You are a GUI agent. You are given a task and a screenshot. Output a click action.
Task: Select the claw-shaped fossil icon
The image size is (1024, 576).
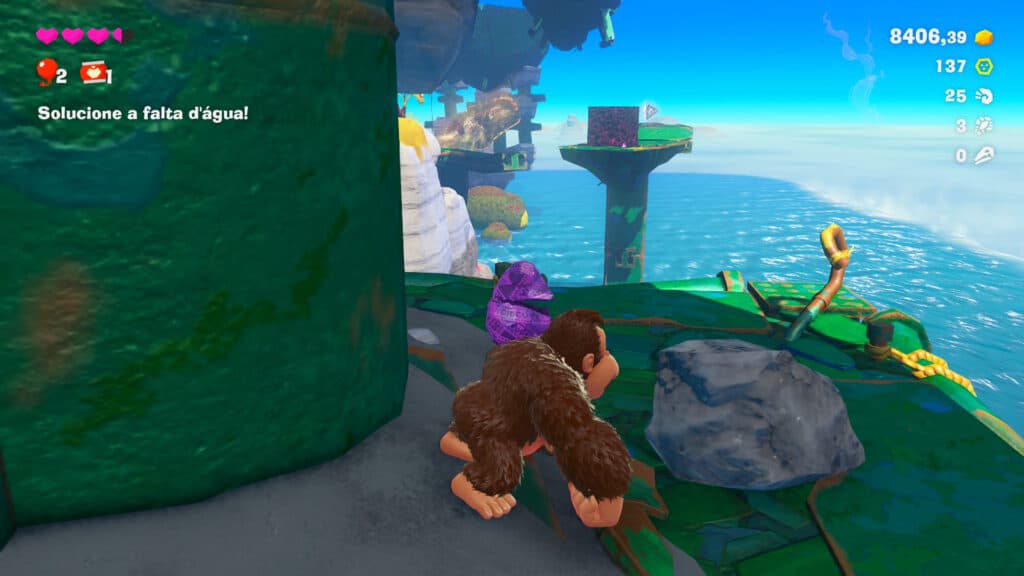pos(984,155)
